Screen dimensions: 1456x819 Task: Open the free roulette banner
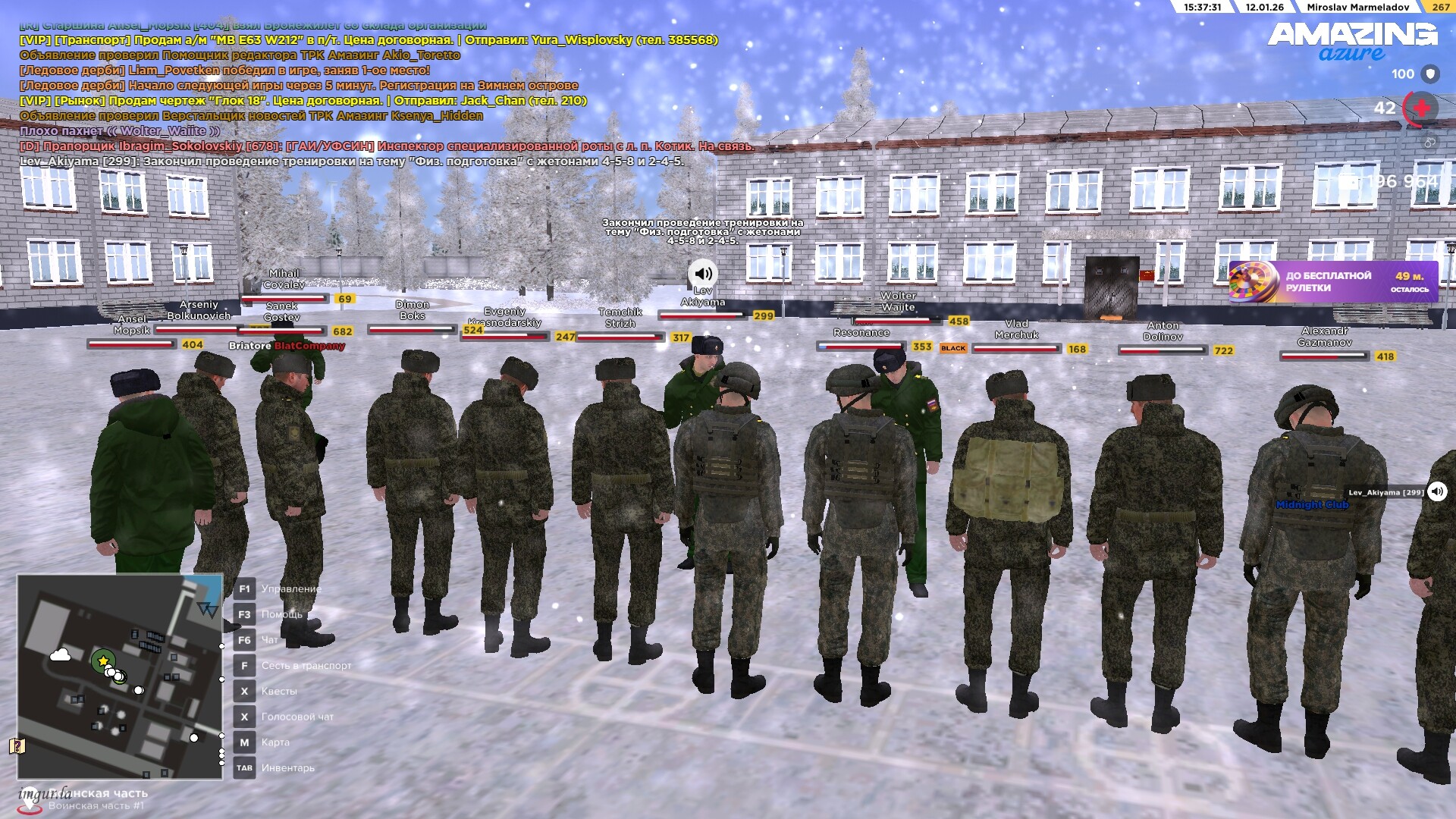point(1332,281)
